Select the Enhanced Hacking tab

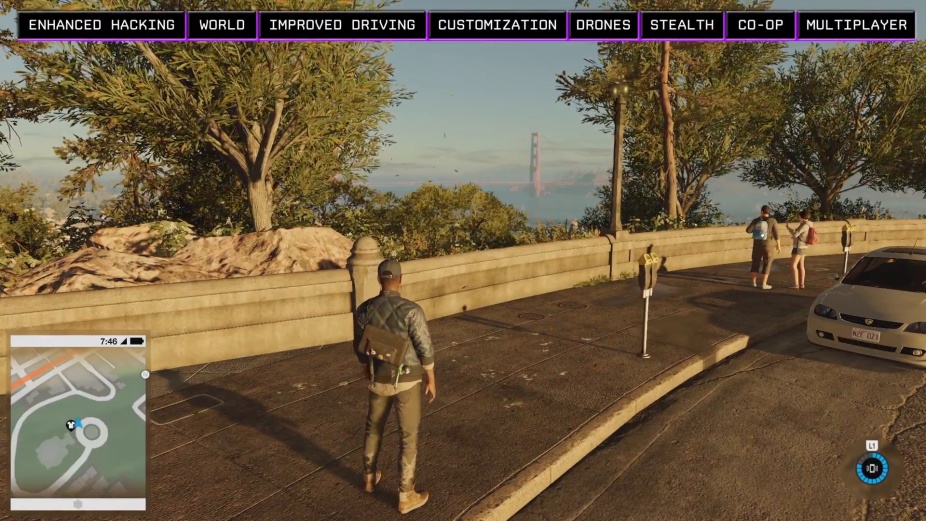[x=101, y=25]
